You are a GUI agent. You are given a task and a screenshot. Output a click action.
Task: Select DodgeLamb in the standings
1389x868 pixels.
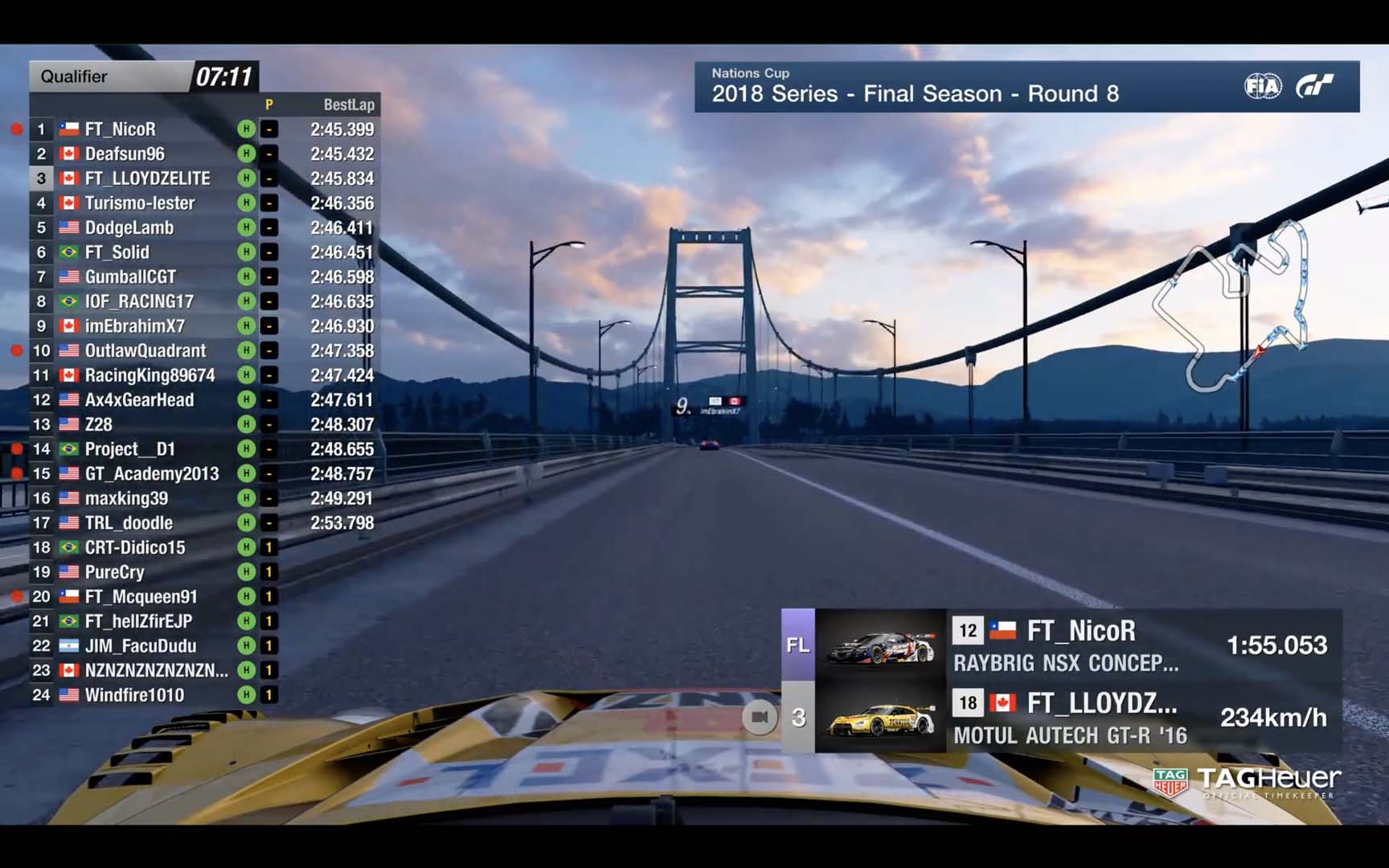pyautogui.click(x=129, y=228)
